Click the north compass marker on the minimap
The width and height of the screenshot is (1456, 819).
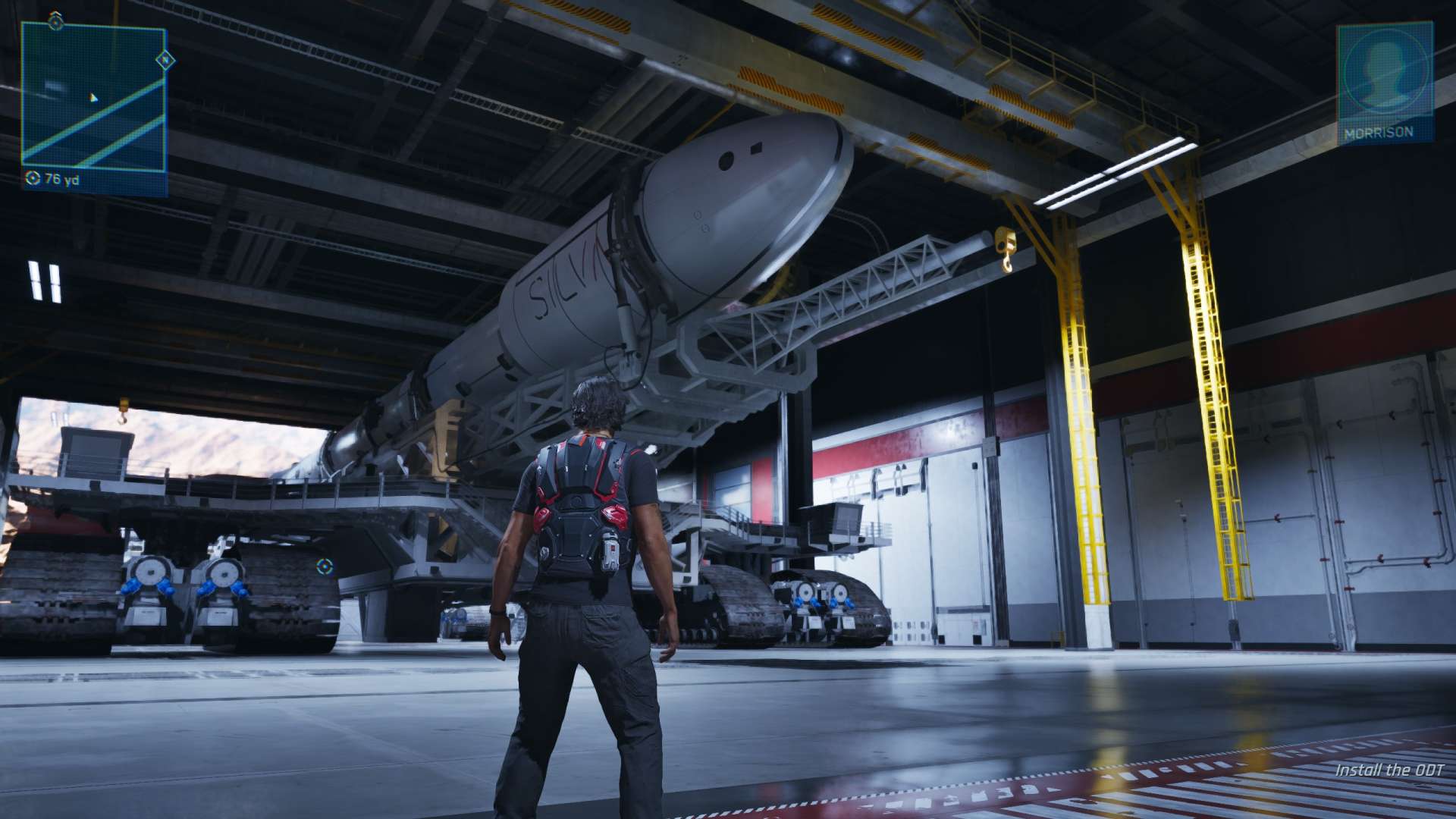coord(165,59)
